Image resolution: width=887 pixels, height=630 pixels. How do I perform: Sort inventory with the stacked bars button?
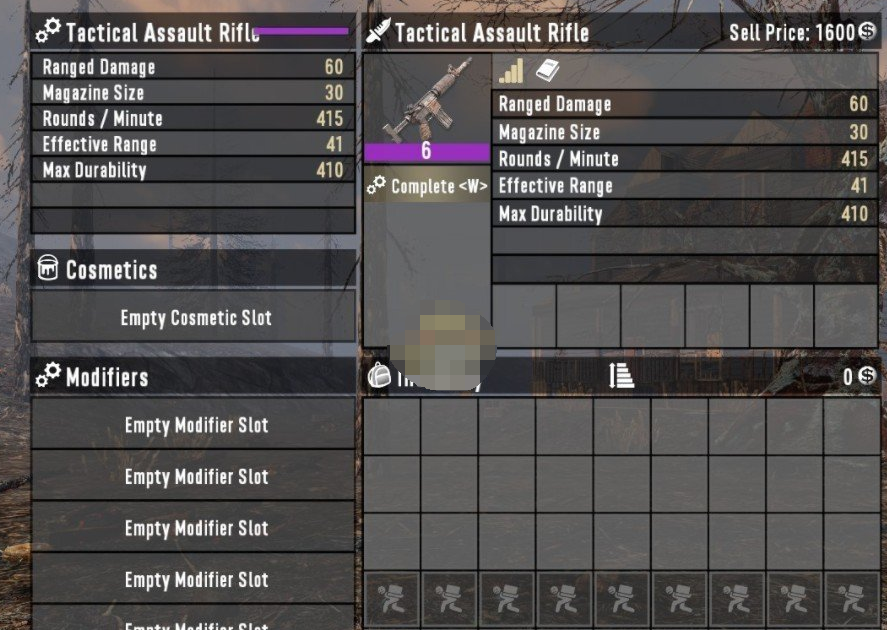point(621,375)
